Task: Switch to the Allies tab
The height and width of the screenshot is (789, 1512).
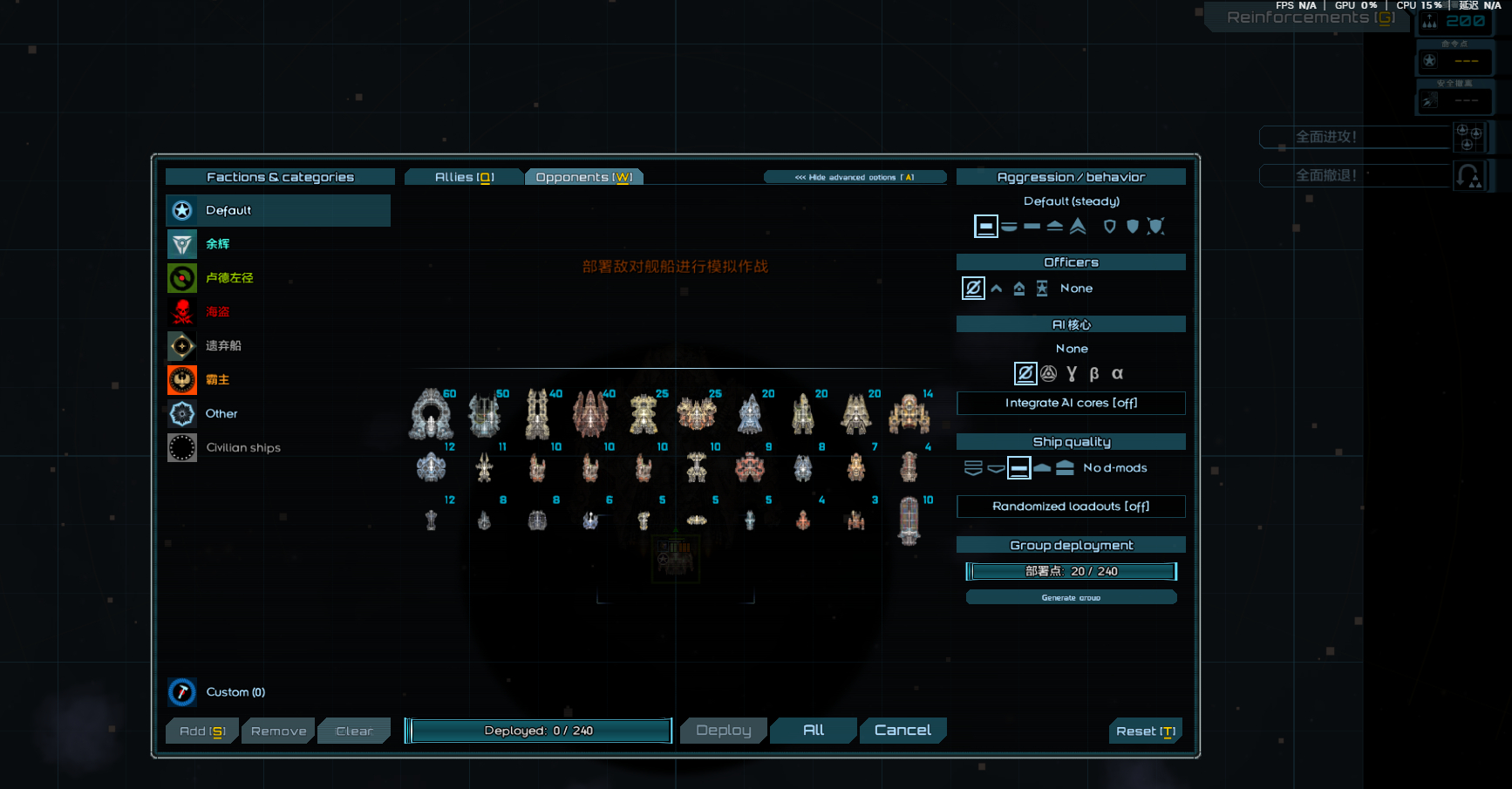Action: click(x=464, y=177)
